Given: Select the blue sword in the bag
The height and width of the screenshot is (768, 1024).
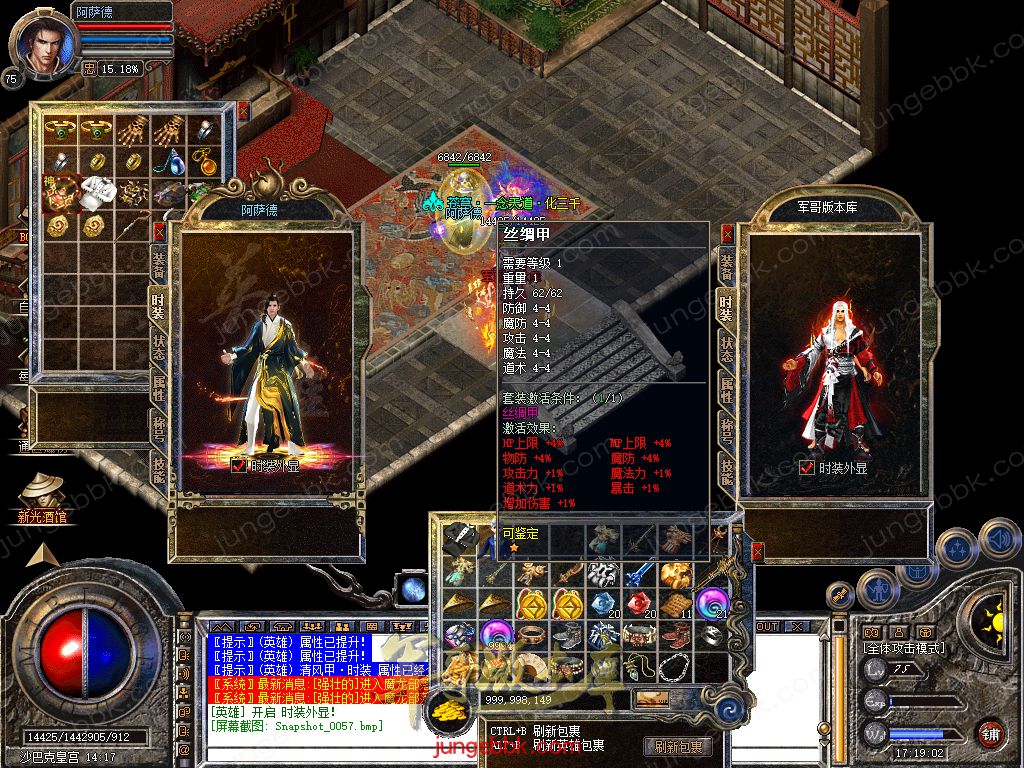Looking at the screenshot, I should pos(637,574).
